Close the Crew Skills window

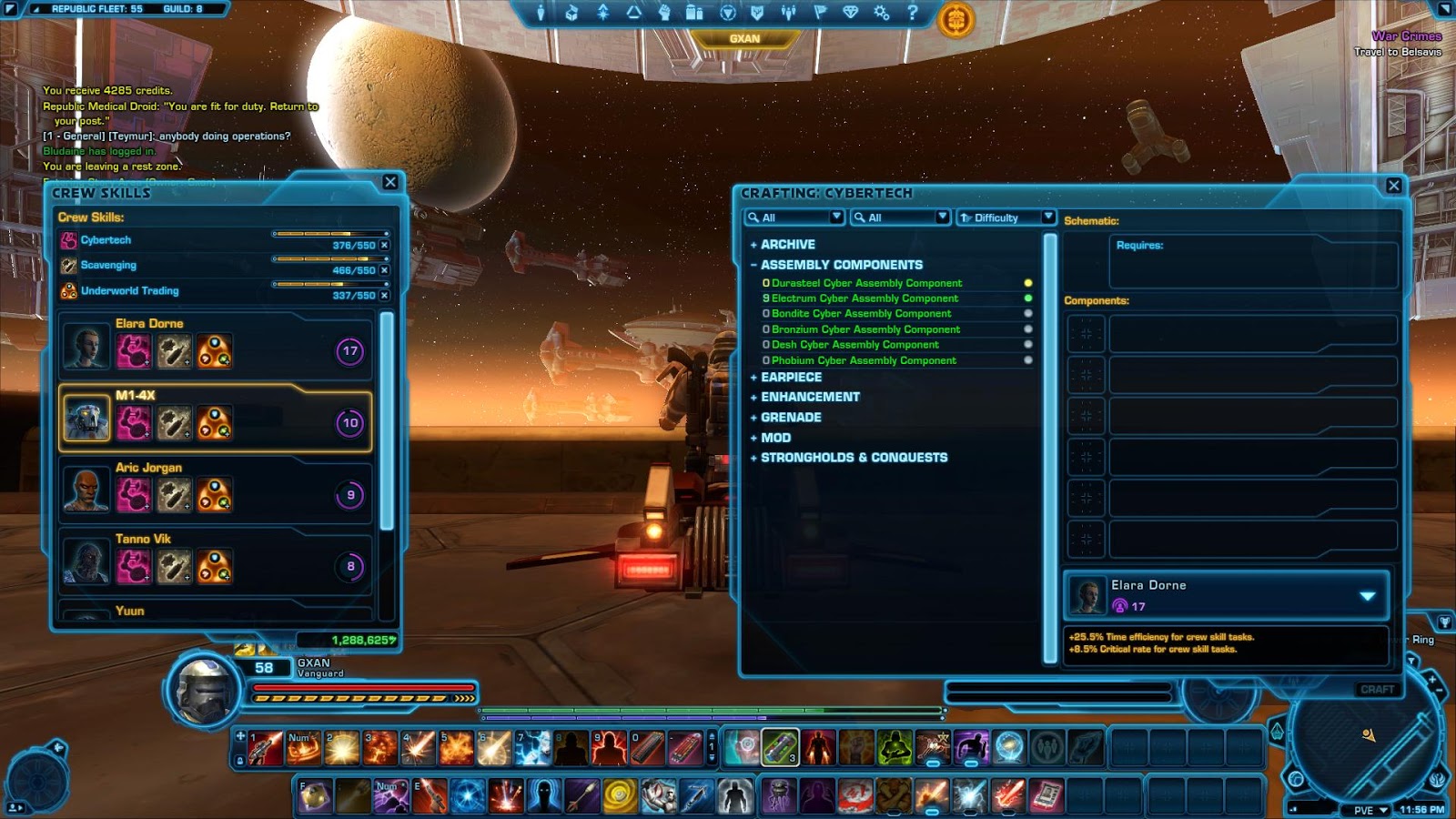390,182
